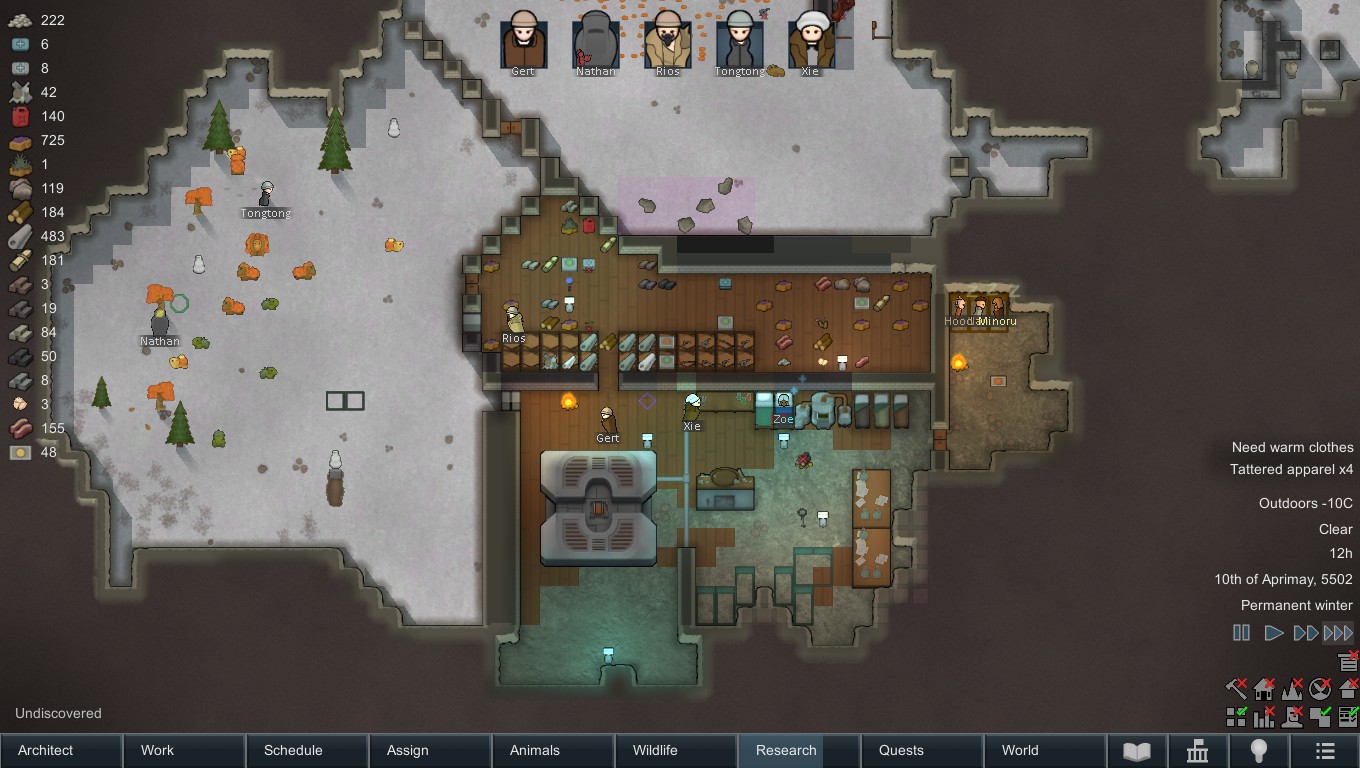Image resolution: width=1360 pixels, height=768 pixels.
Task: Click the single play arrow for normal speed
Action: coord(1274,632)
